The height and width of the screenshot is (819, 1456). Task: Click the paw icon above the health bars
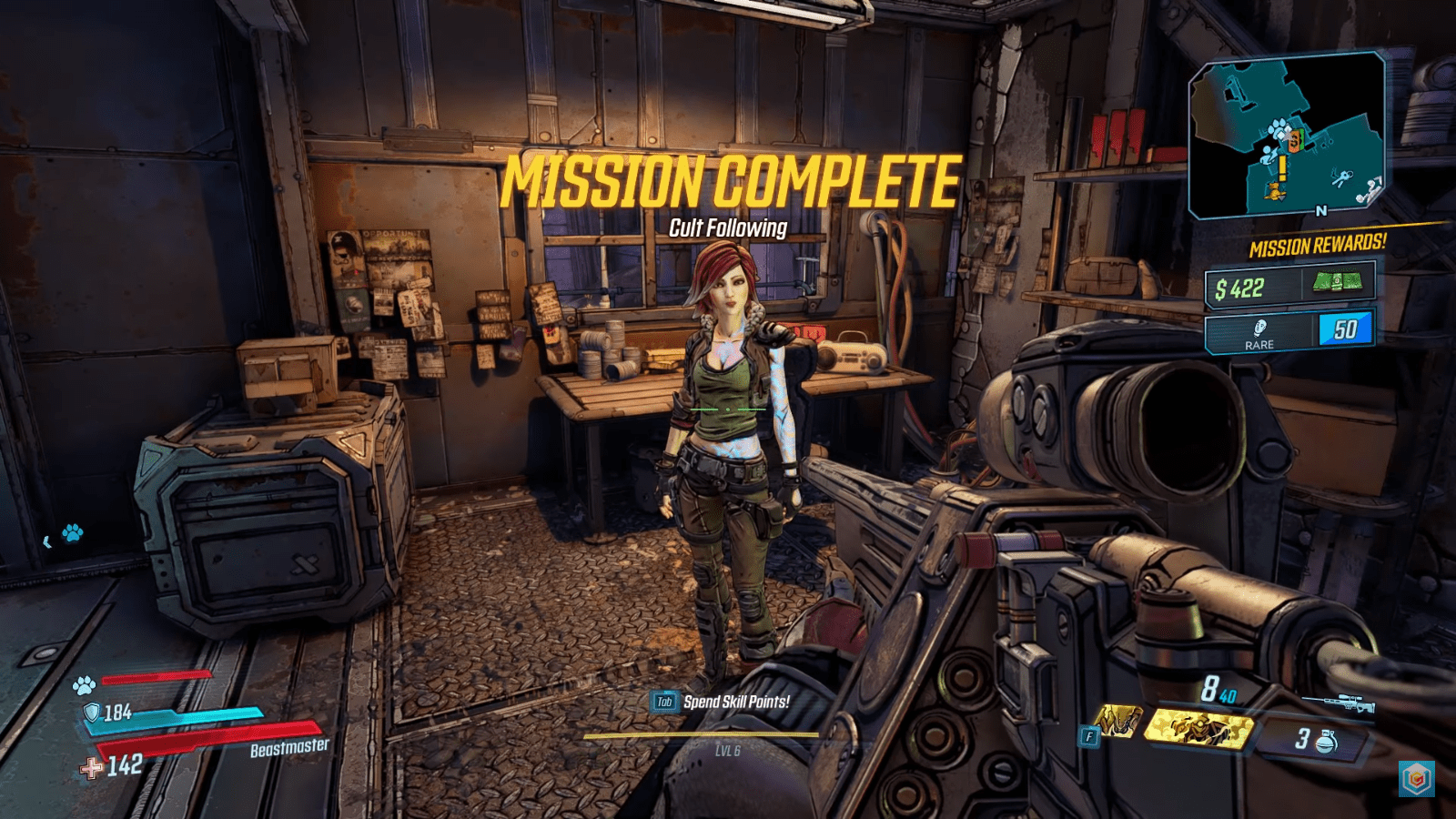[85, 684]
